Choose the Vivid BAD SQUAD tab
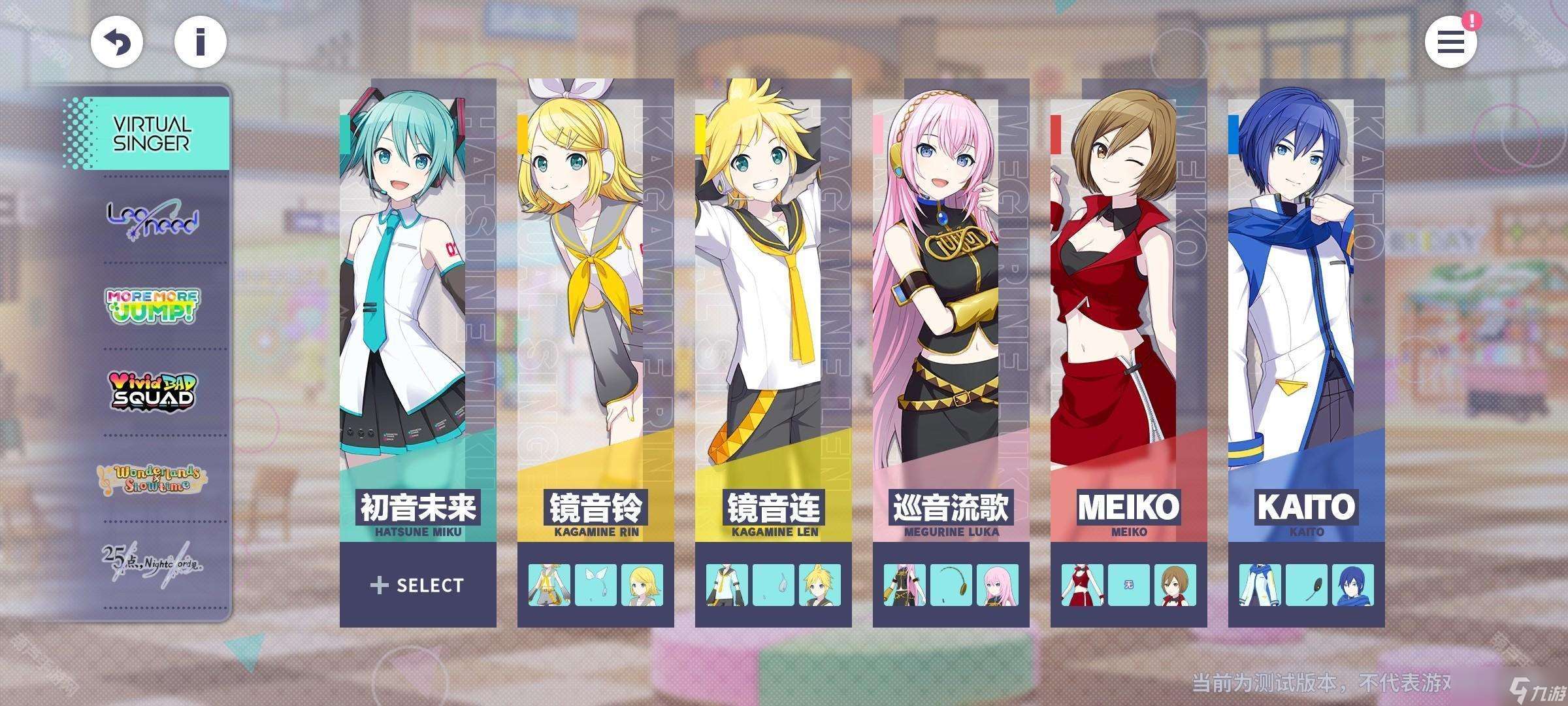This screenshot has width=1568, height=706. point(153,391)
